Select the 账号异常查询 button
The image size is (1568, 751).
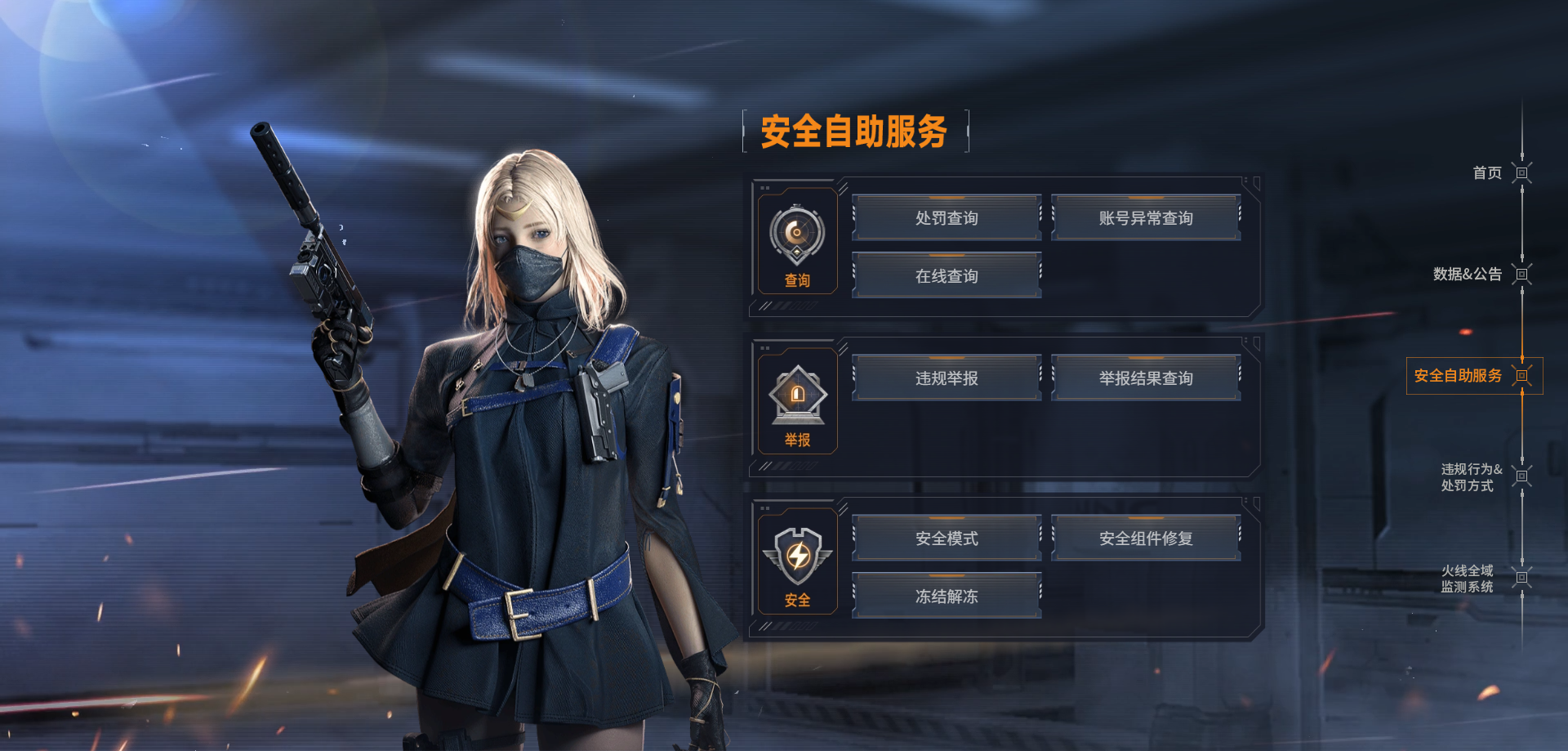(1146, 218)
